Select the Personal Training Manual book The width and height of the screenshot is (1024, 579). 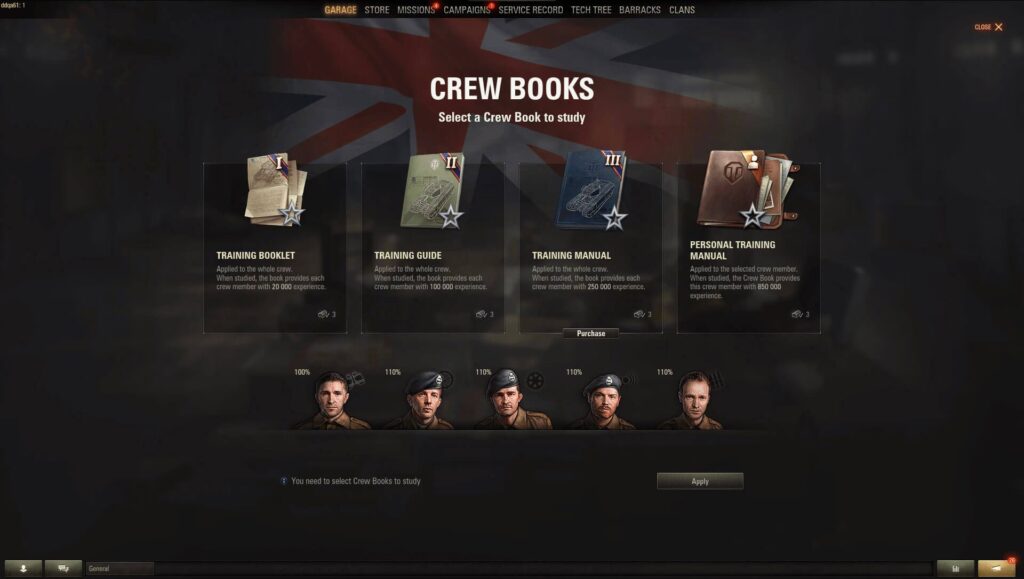(x=748, y=247)
